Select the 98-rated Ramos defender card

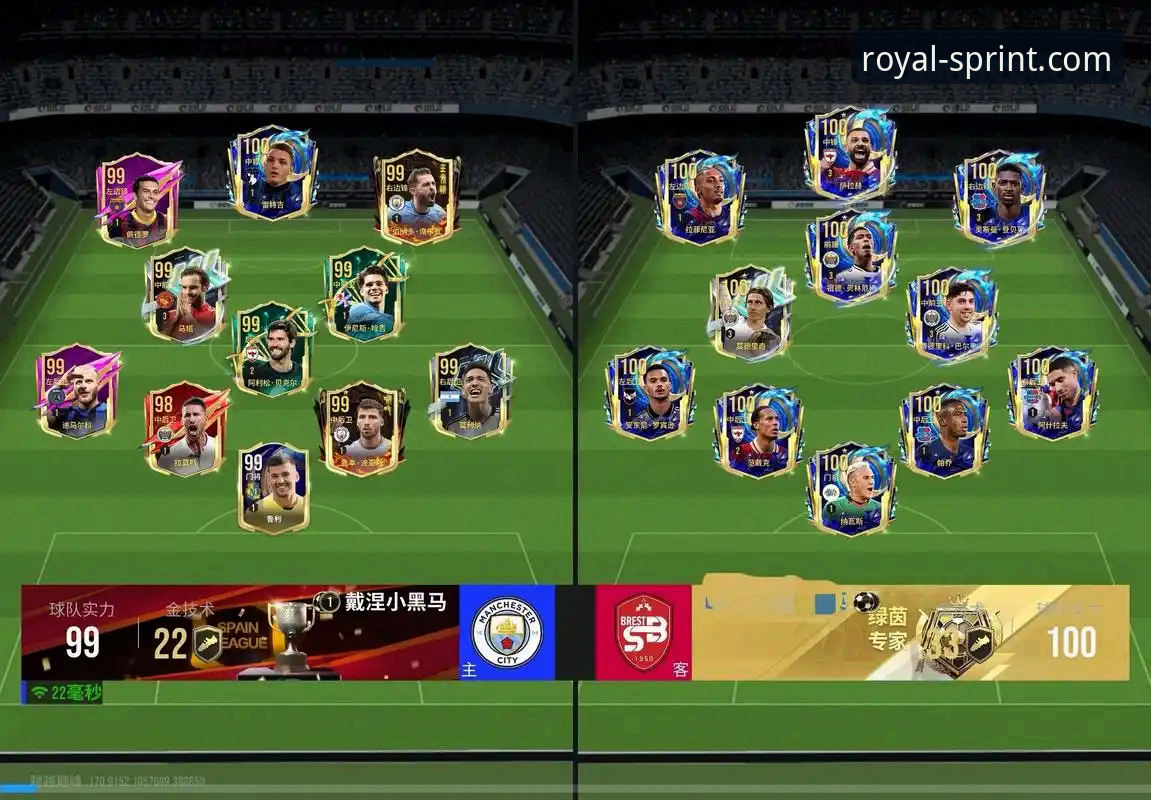click(x=186, y=428)
